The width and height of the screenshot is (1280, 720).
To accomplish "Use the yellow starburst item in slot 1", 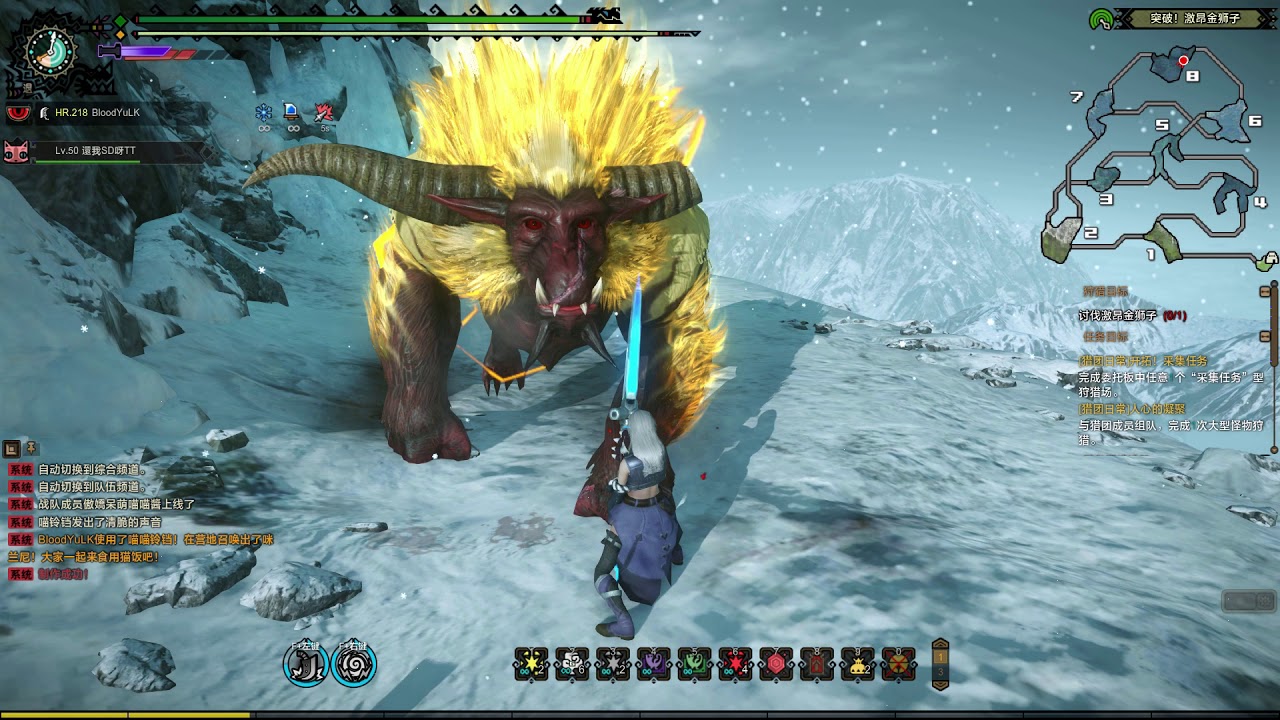I will (x=530, y=664).
